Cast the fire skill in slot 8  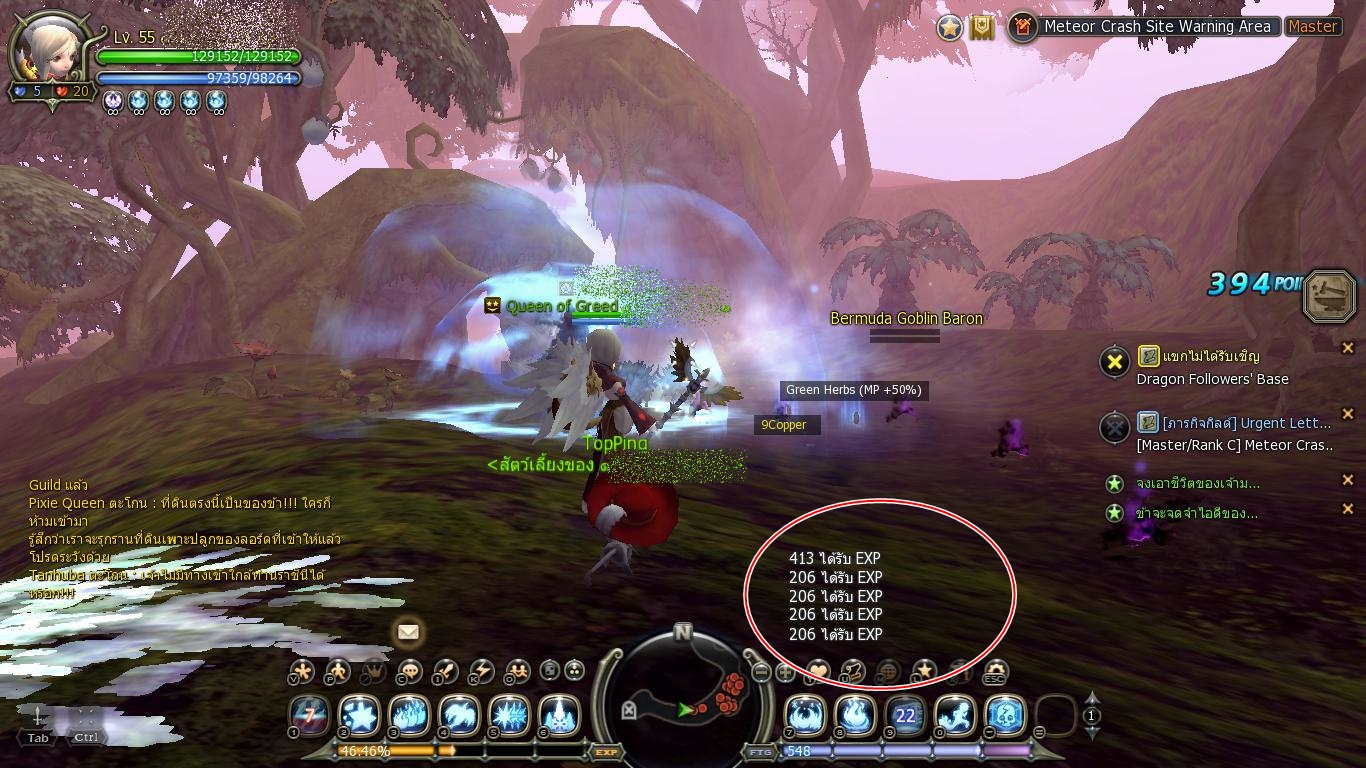pyautogui.click(x=855, y=715)
